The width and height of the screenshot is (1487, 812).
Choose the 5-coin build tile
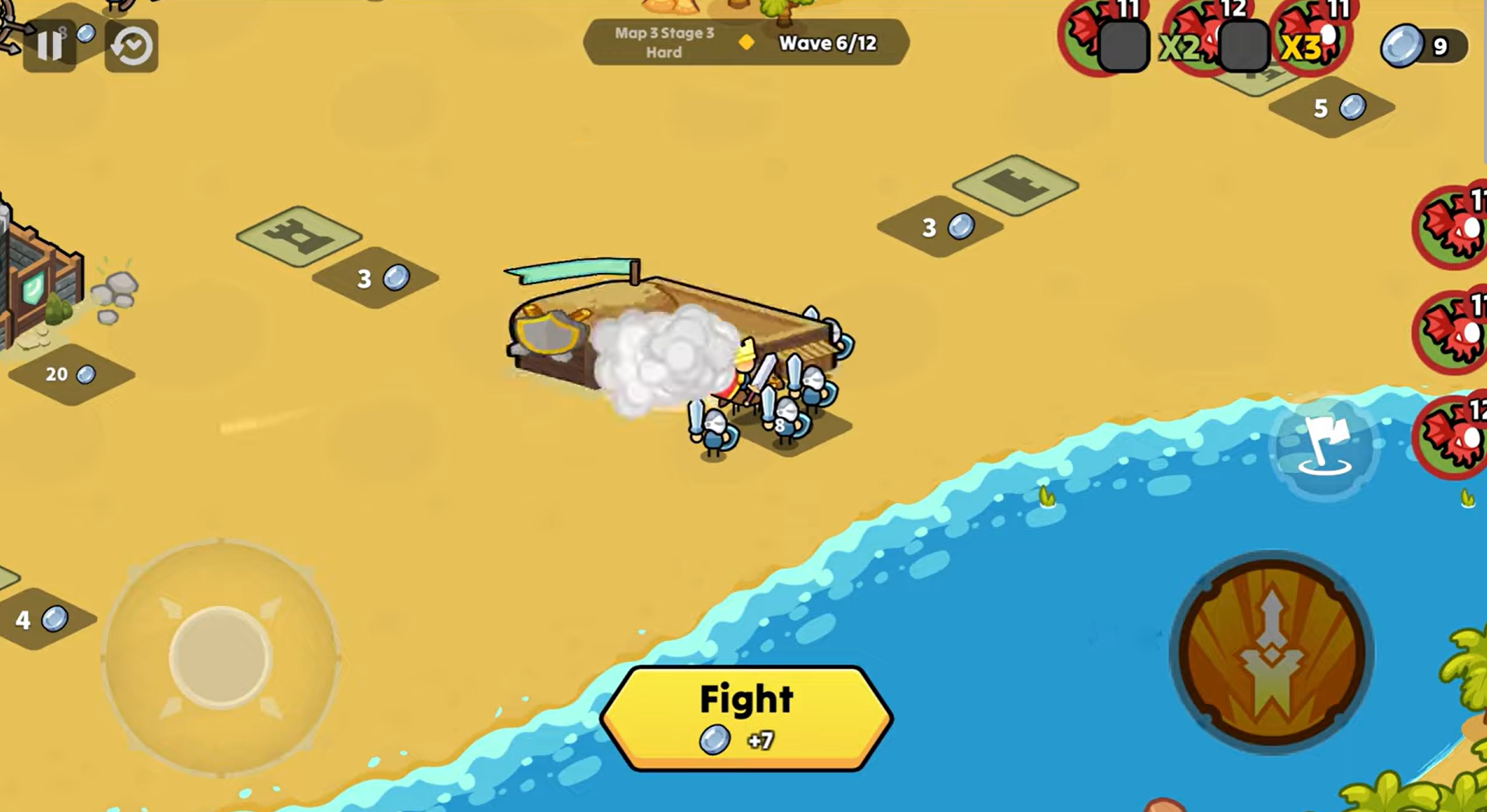tap(1332, 108)
